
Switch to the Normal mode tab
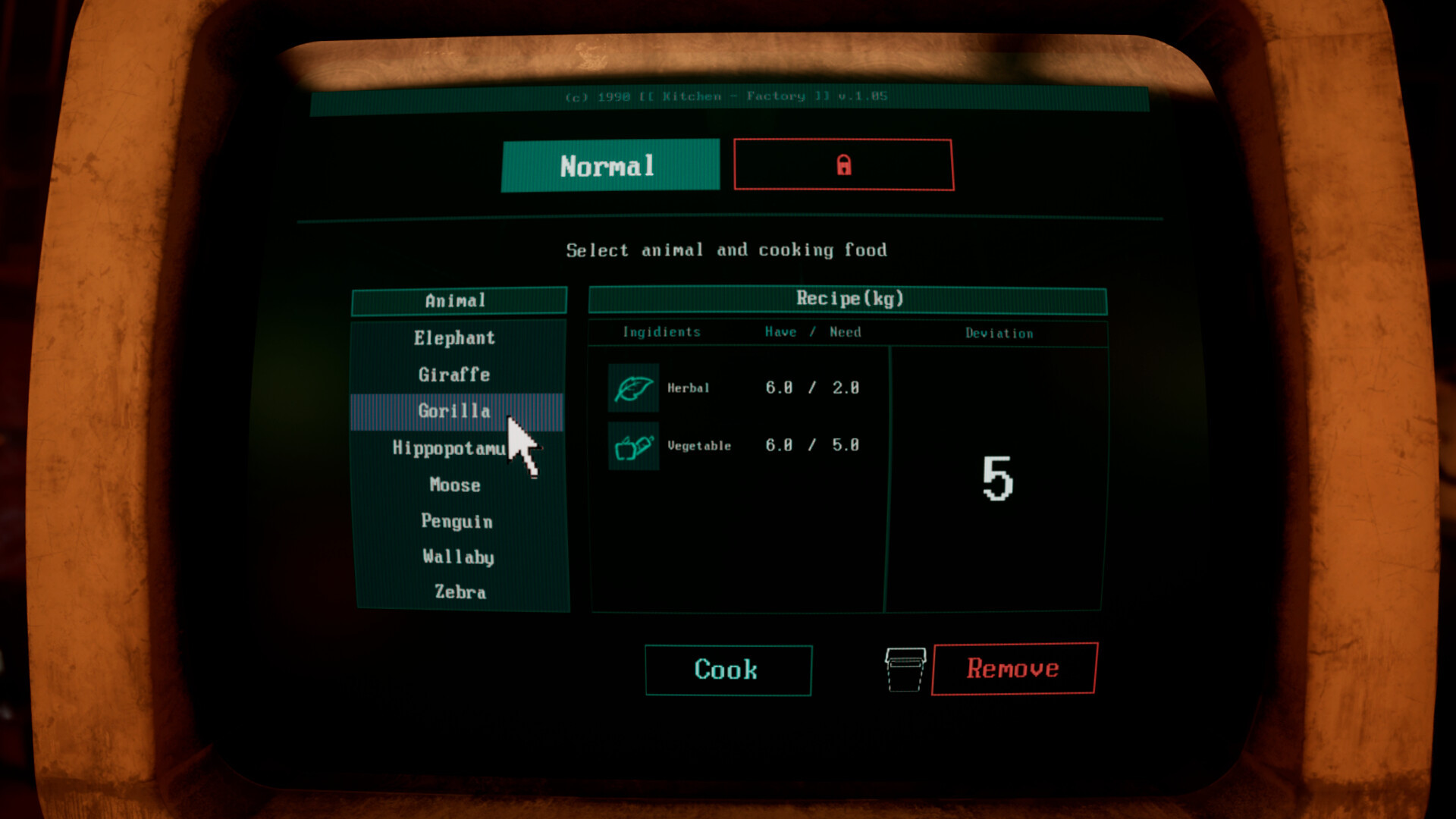610,165
